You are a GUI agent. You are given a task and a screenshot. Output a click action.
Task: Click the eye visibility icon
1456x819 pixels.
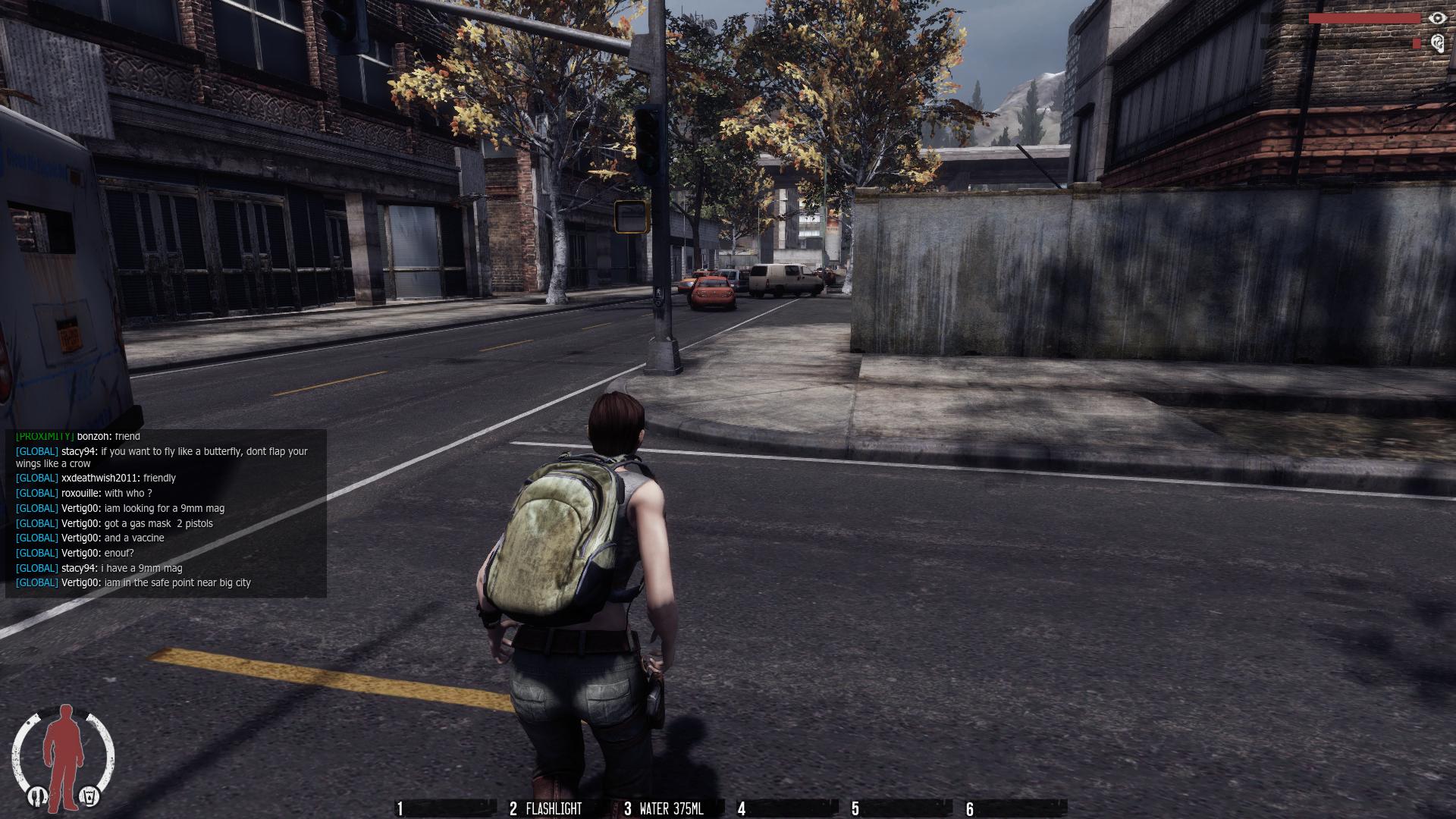pyautogui.click(x=1436, y=18)
